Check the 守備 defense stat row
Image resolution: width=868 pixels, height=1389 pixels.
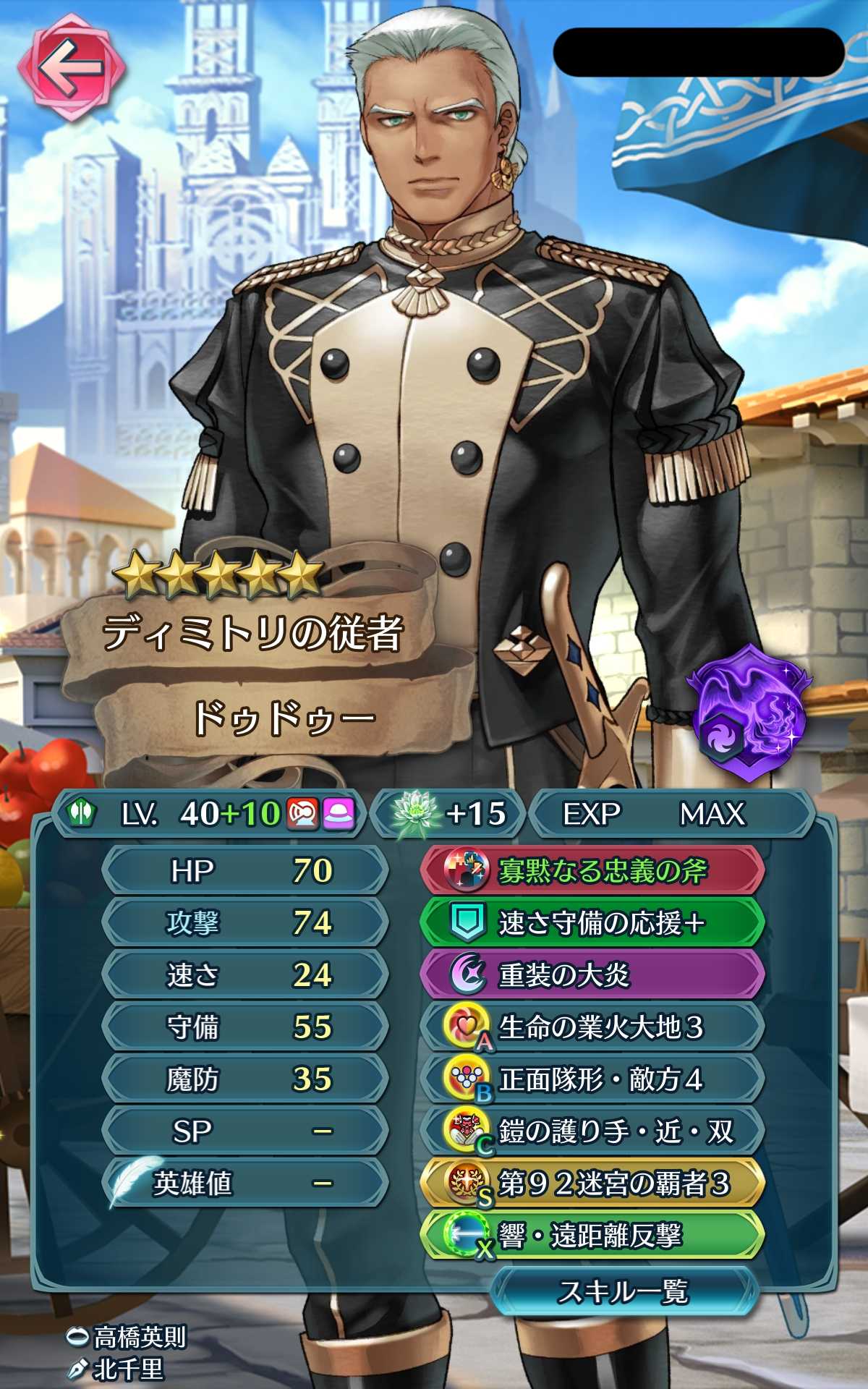click(x=244, y=1027)
